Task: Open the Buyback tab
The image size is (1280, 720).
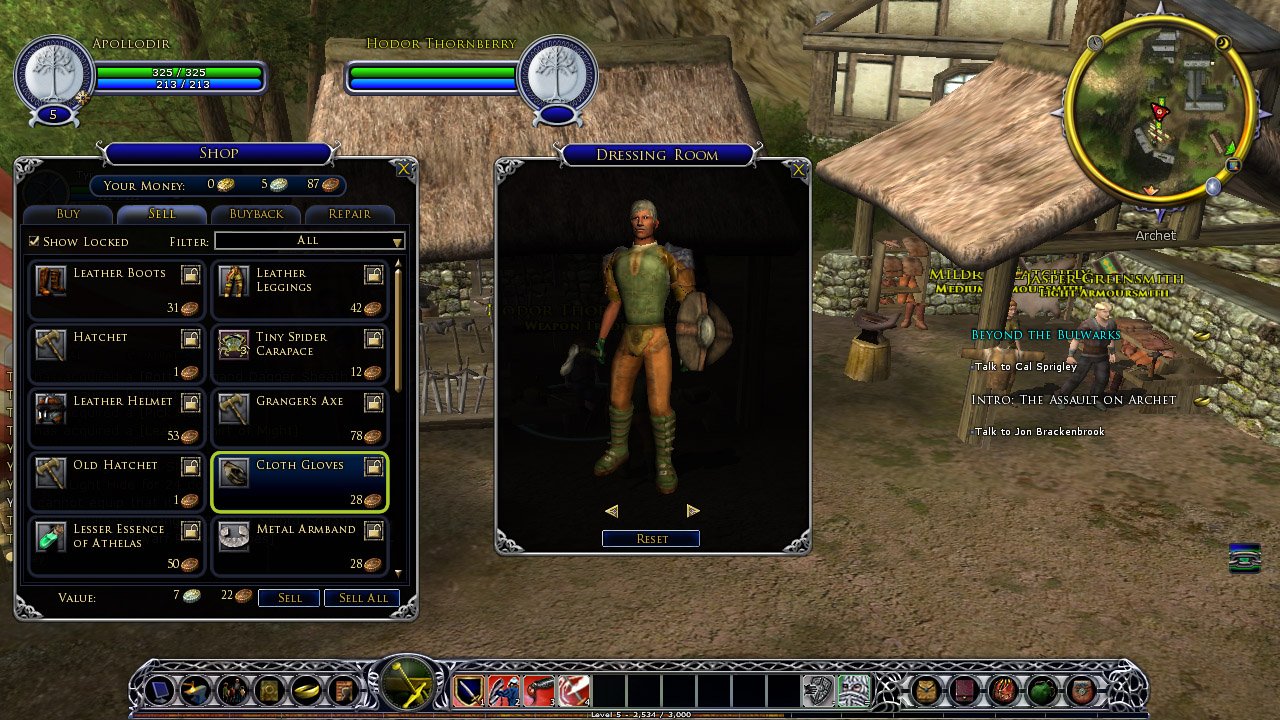Action: [256, 214]
